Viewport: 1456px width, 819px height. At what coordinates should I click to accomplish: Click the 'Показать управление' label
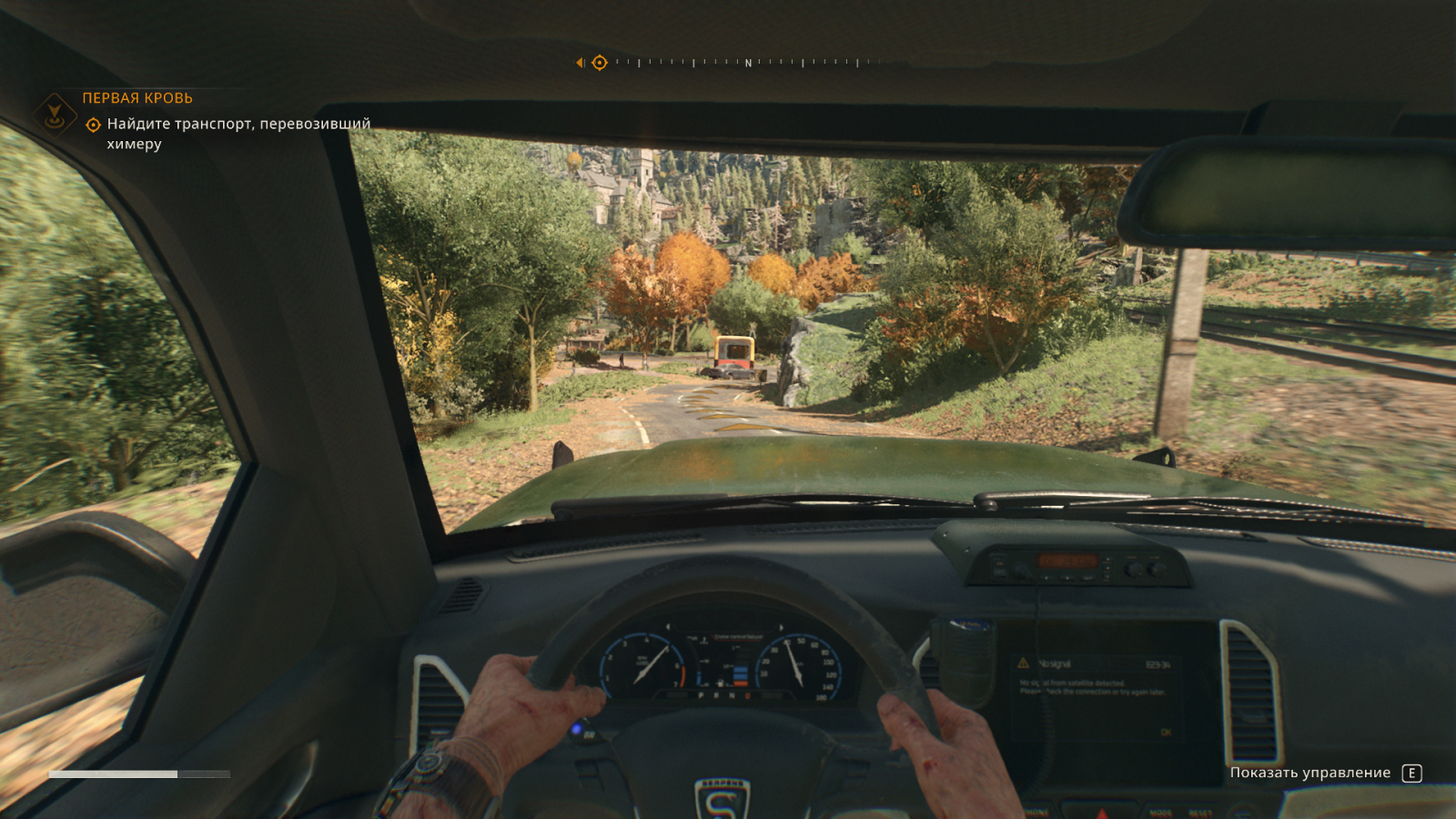pyautogui.click(x=1309, y=773)
